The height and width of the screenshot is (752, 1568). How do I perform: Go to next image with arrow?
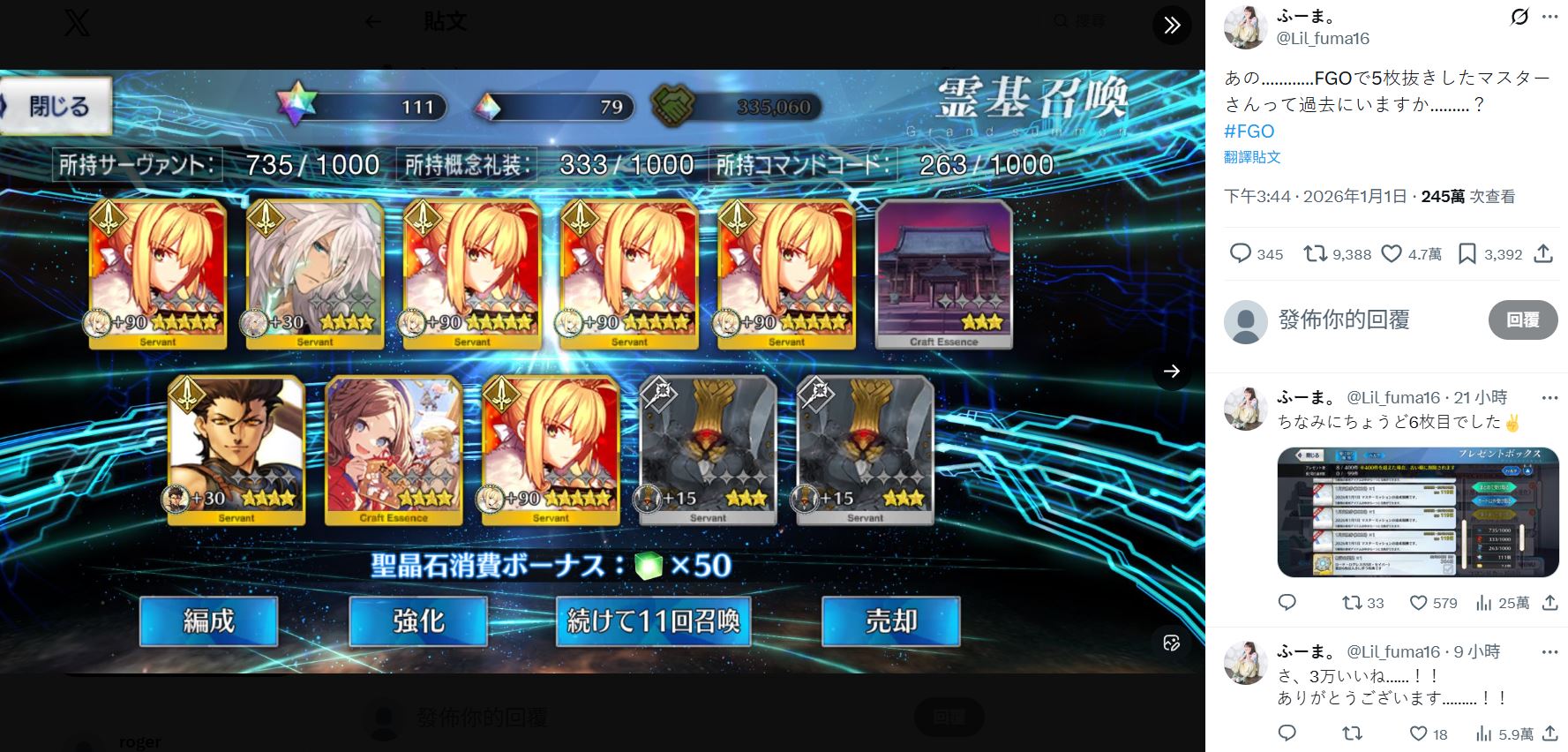coord(1171,372)
